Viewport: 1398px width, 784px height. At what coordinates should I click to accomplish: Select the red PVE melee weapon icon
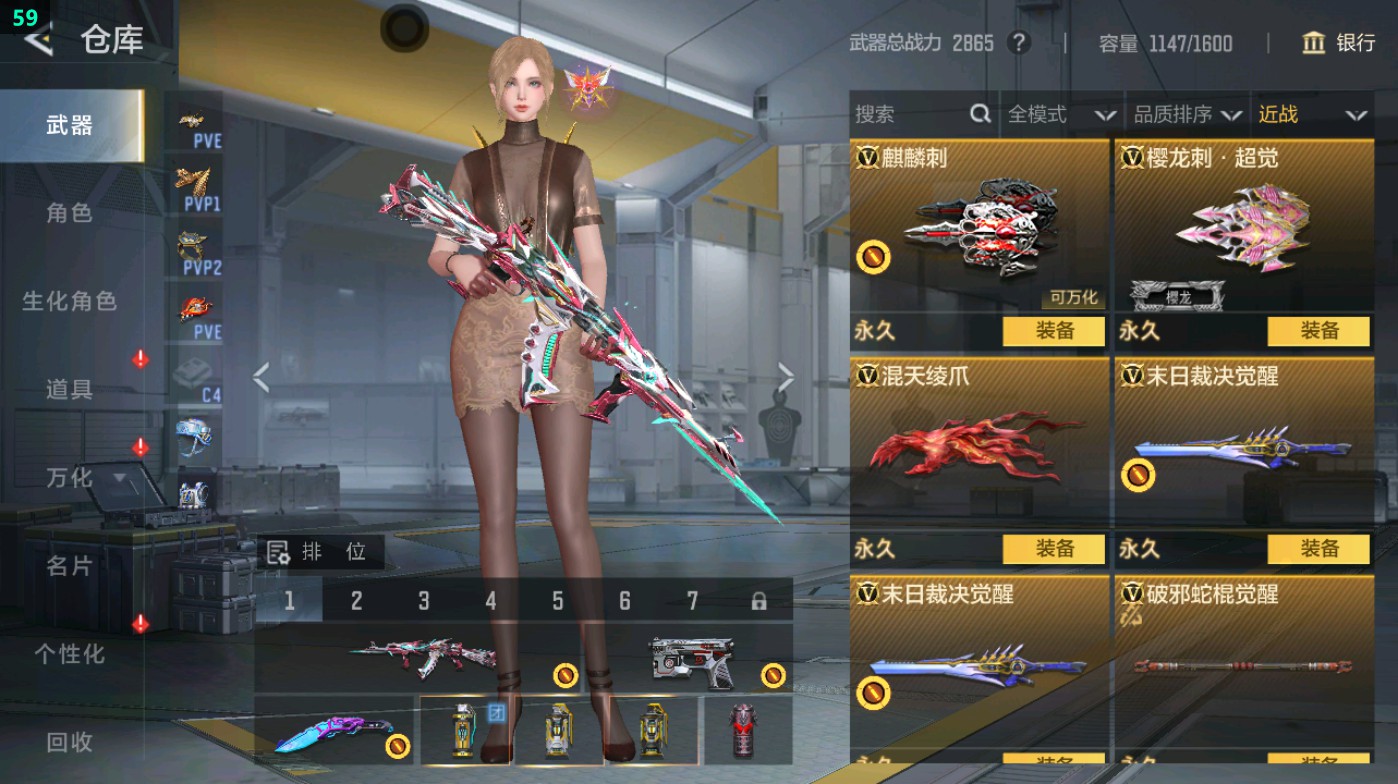(196, 309)
